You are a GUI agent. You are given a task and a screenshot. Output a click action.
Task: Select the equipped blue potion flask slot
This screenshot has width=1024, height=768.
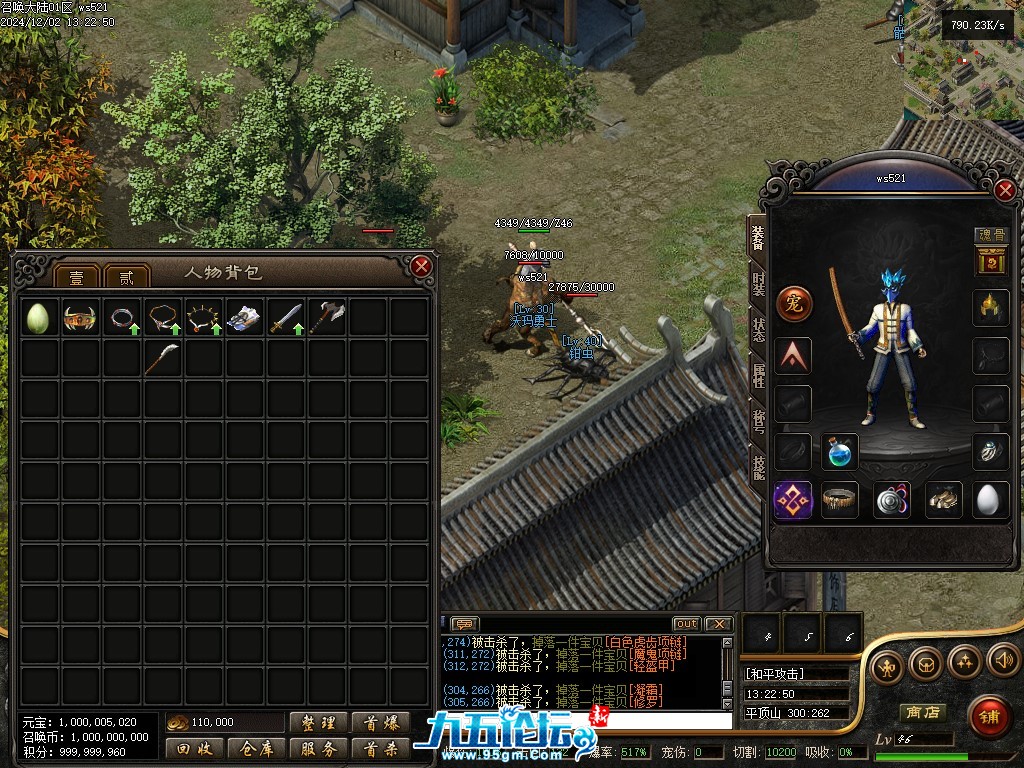point(840,452)
